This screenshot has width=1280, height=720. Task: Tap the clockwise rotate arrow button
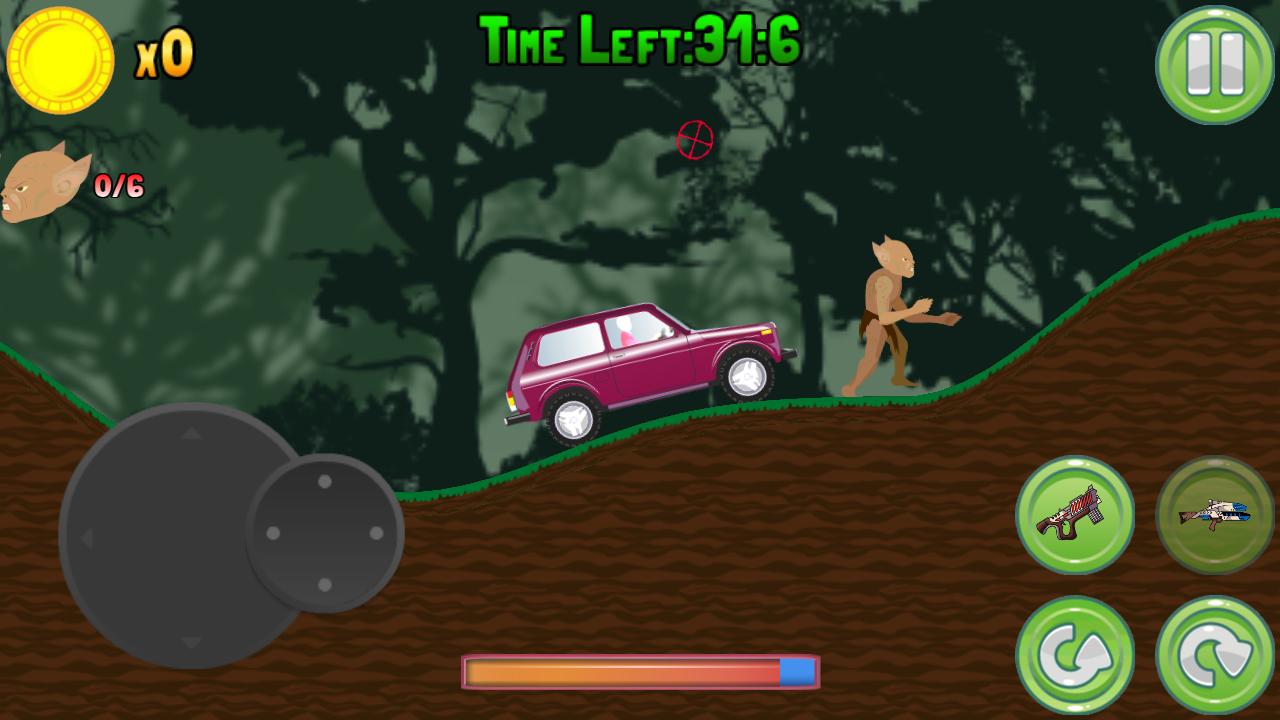coord(1215,655)
